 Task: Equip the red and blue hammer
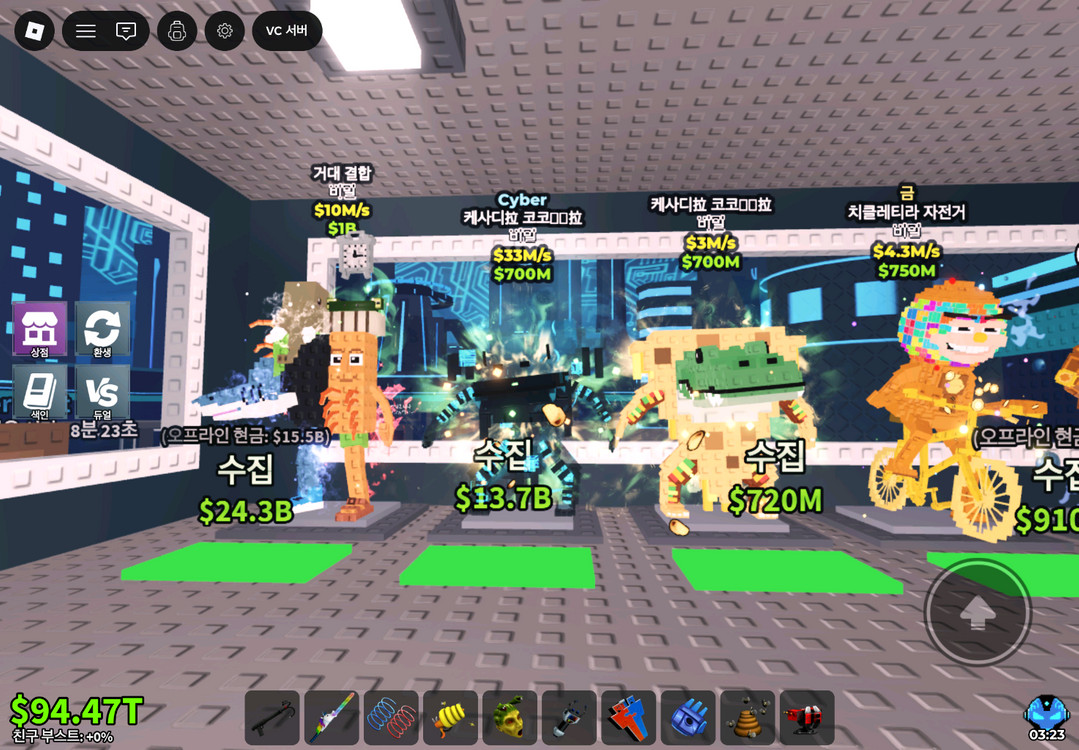pos(629,717)
